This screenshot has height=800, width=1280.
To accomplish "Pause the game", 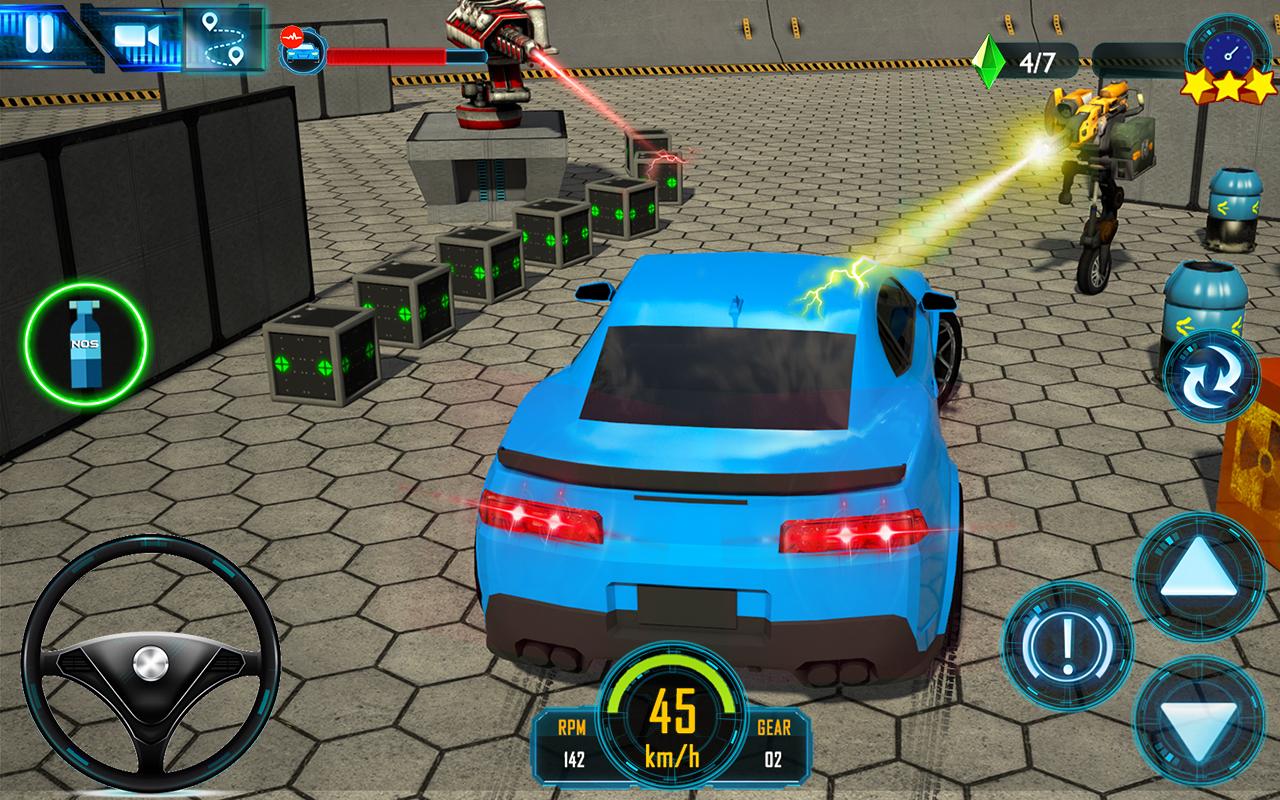I will [x=38, y=32].
